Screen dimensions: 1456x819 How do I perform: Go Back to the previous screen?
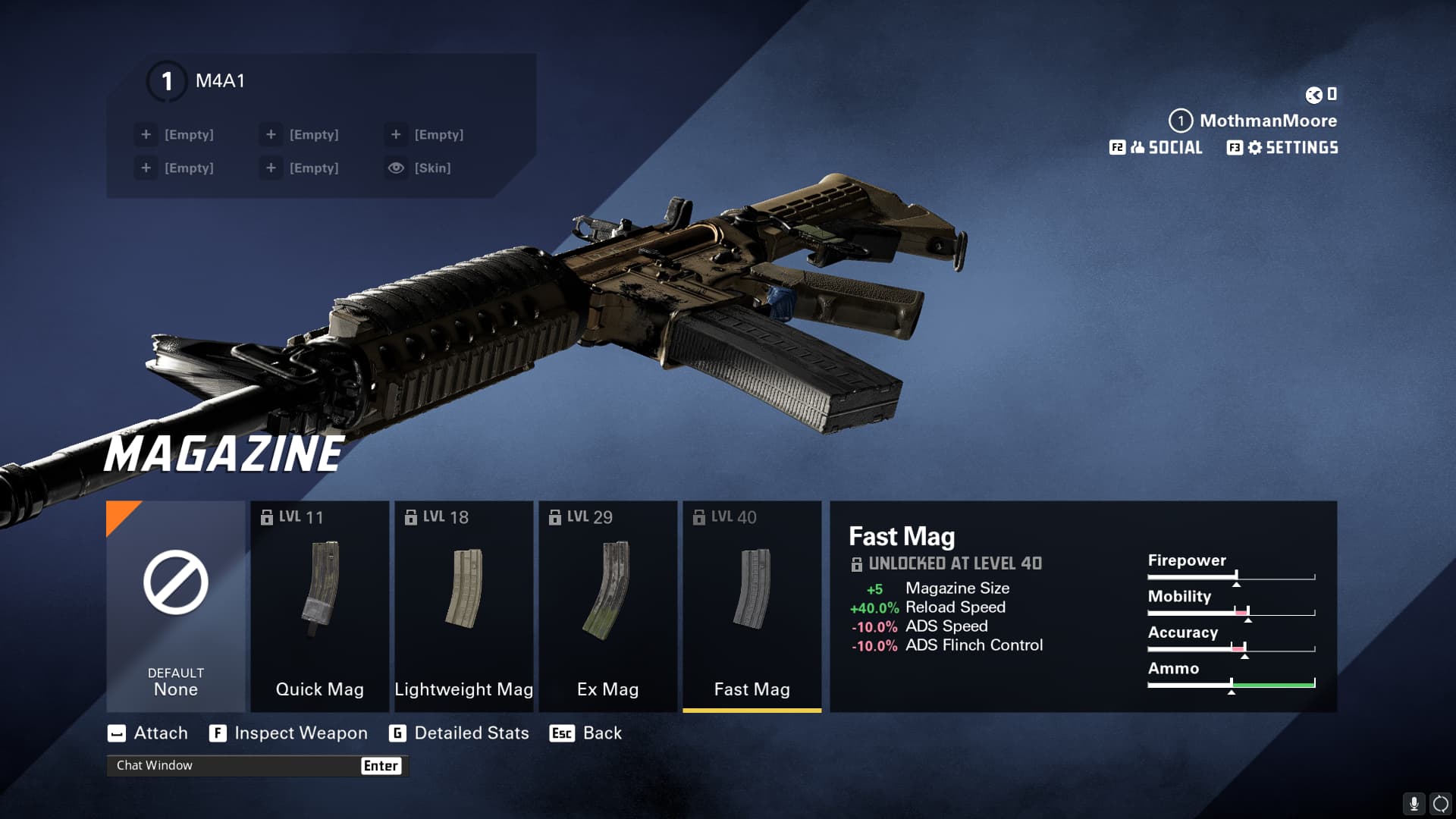585,733
